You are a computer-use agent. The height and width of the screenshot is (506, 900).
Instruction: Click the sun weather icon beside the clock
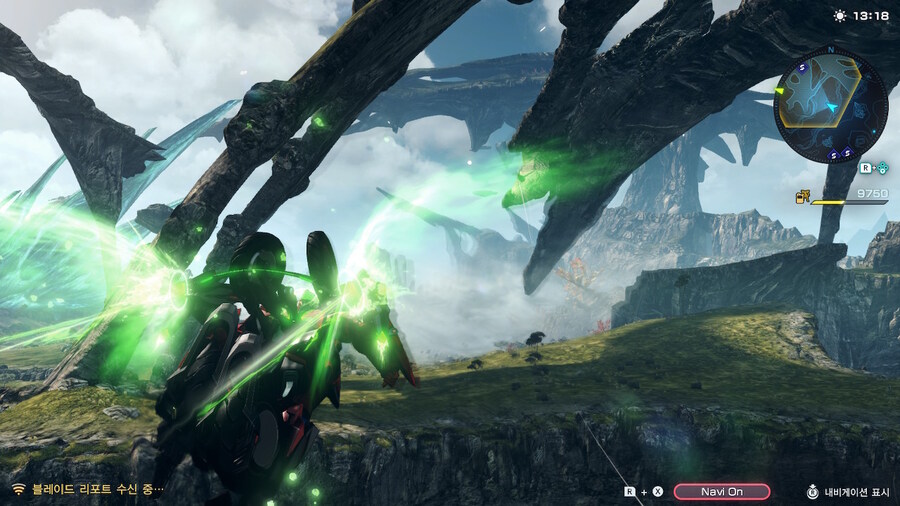coord(839,15)
